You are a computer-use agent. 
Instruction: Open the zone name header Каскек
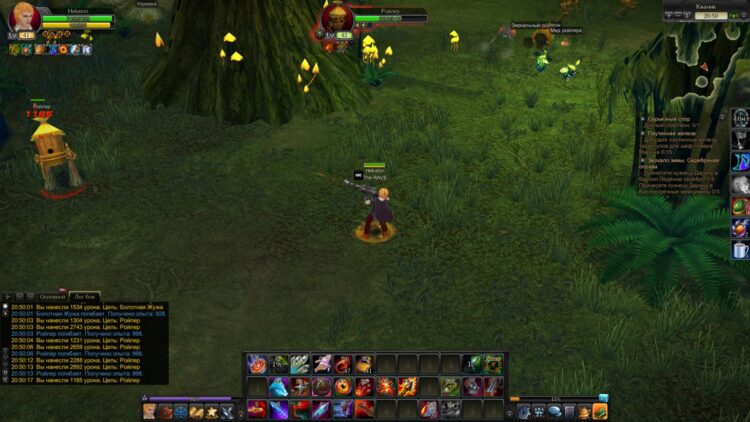[708, 6]
